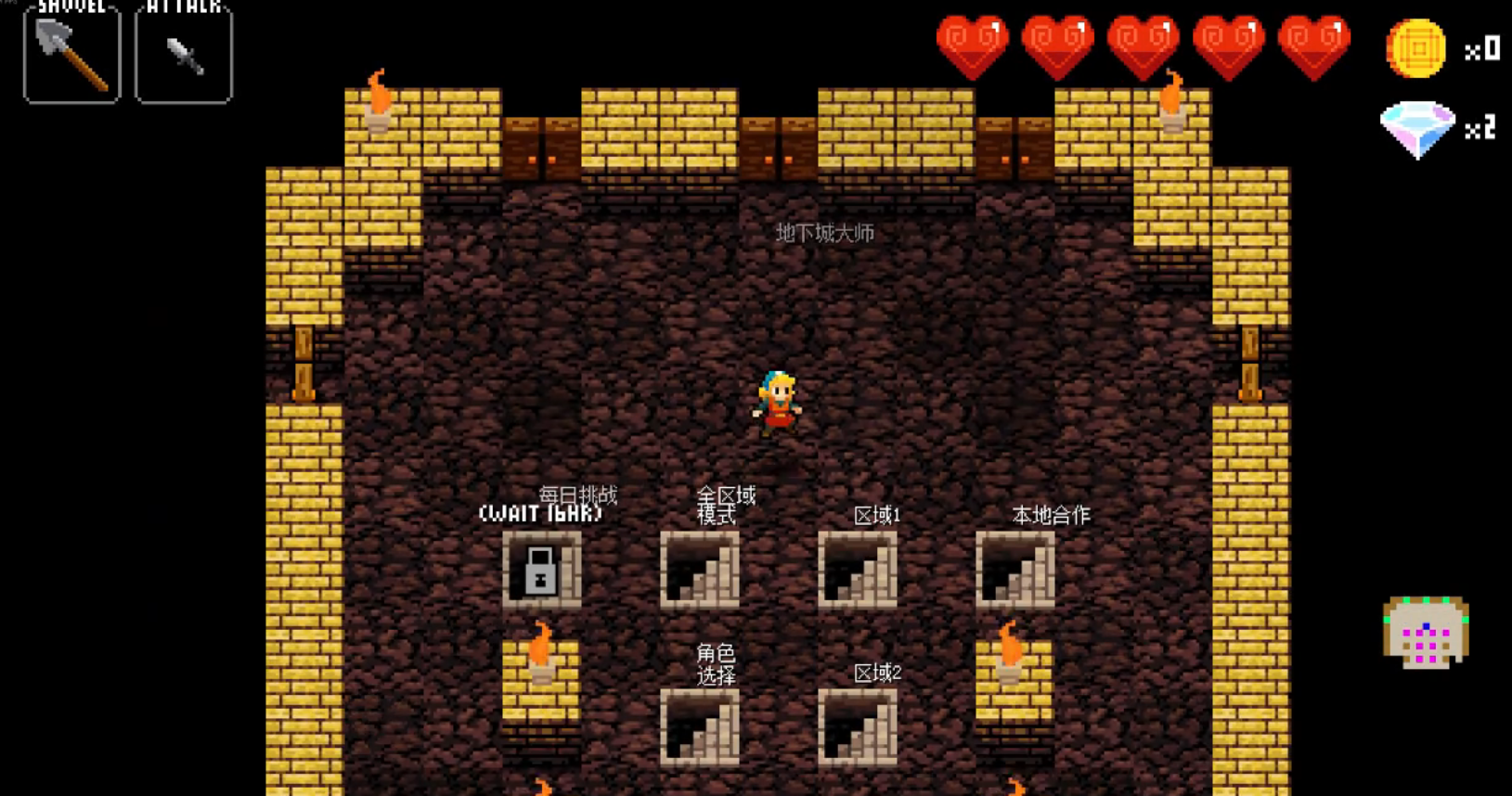Screen dimensions: 1512x796
Task: Select the 全区域模式 staircase tile
Action: (x=700, y=570)
